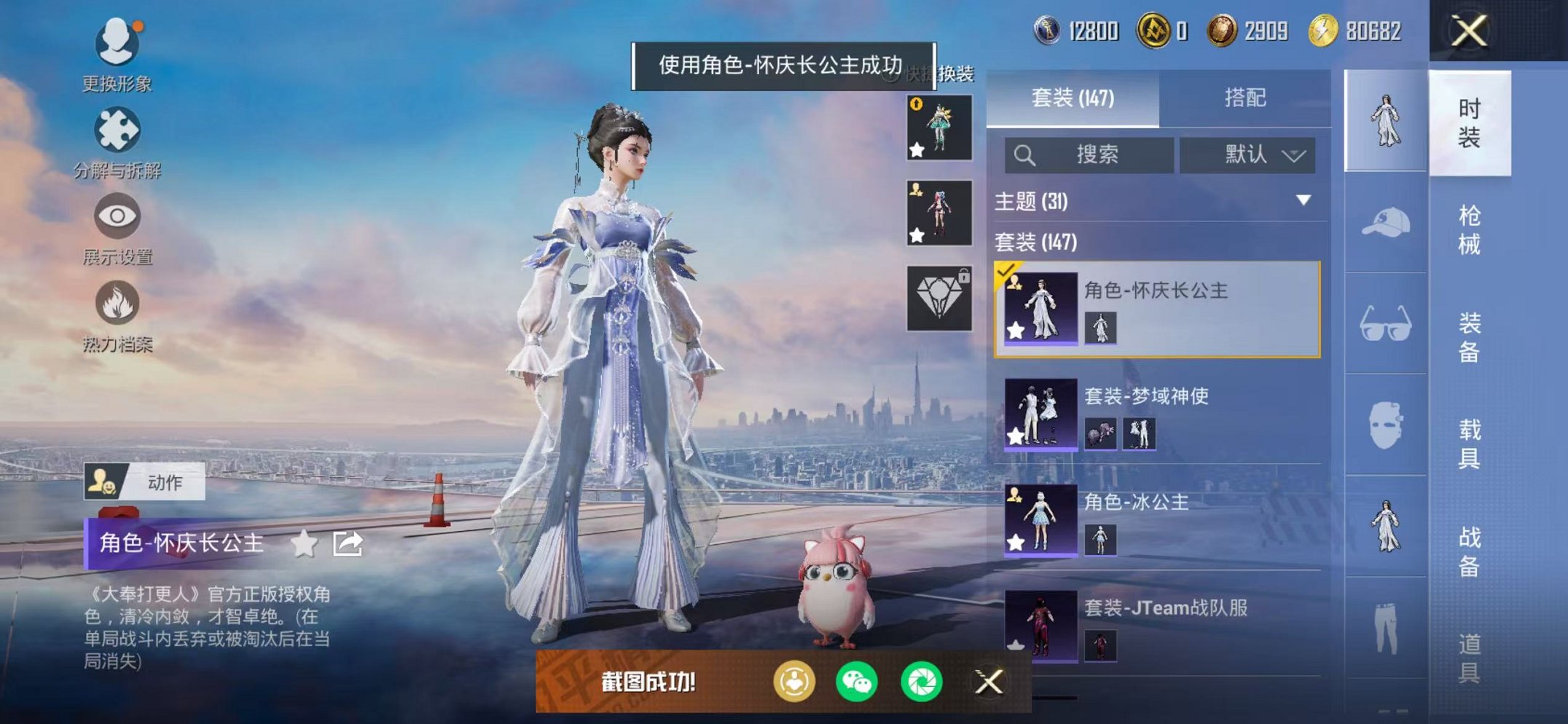Tap the 搜索 search input field
1568x724 pixels.
pyautogui.click(x=1087, y=155)
